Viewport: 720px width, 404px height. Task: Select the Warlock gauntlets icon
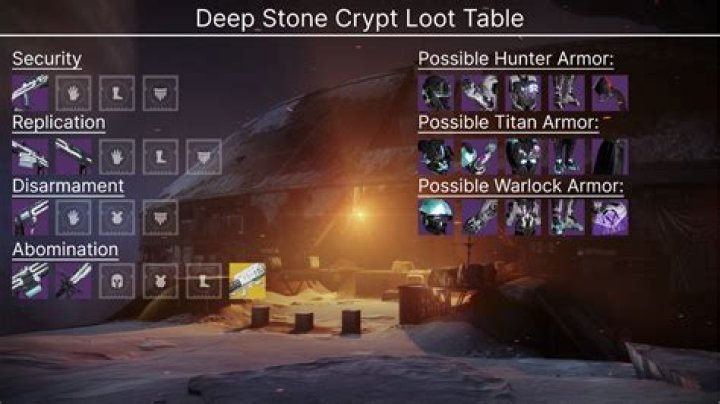point(479,217)
